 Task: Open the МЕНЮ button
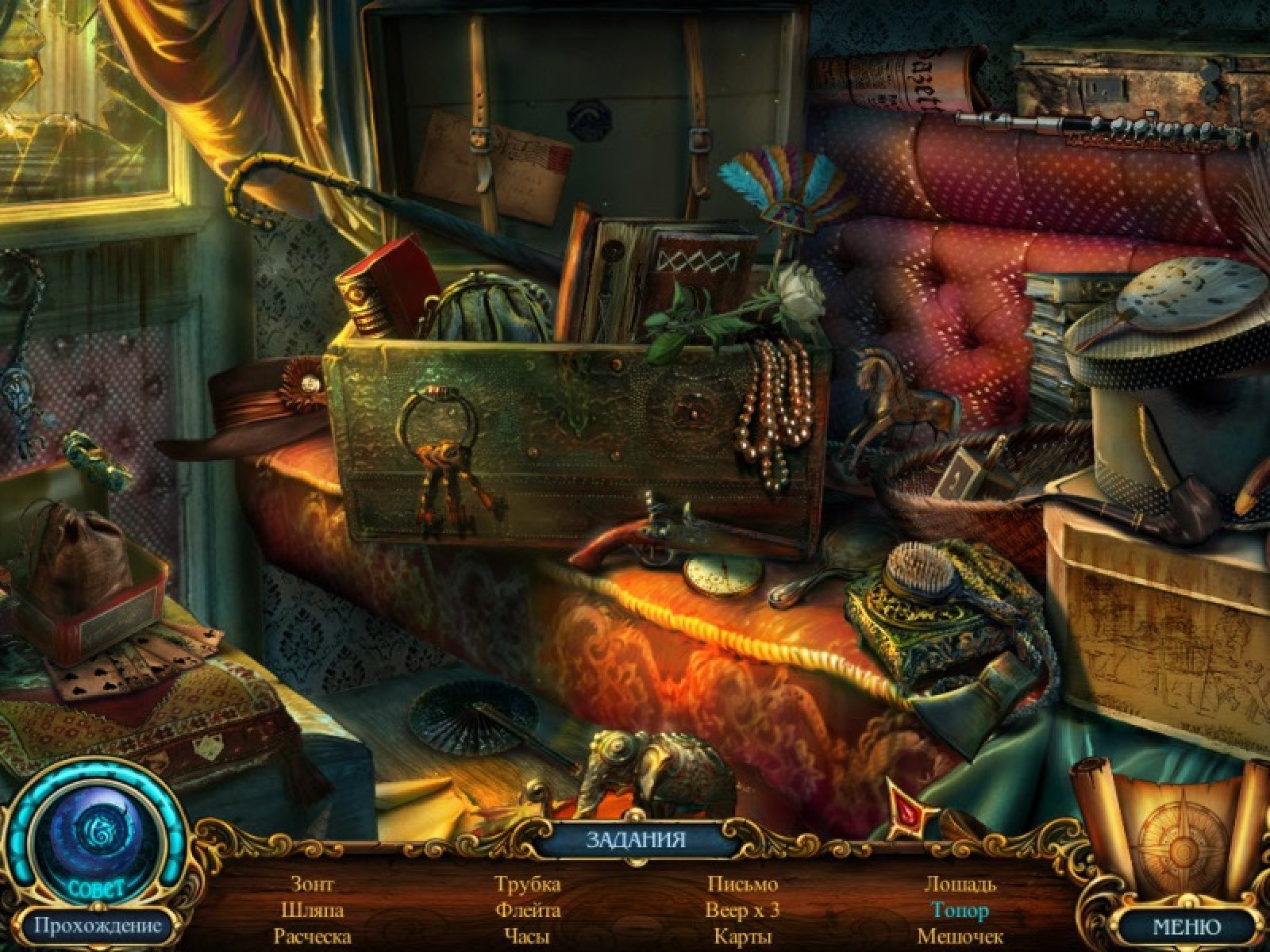tap(1186, 926)
